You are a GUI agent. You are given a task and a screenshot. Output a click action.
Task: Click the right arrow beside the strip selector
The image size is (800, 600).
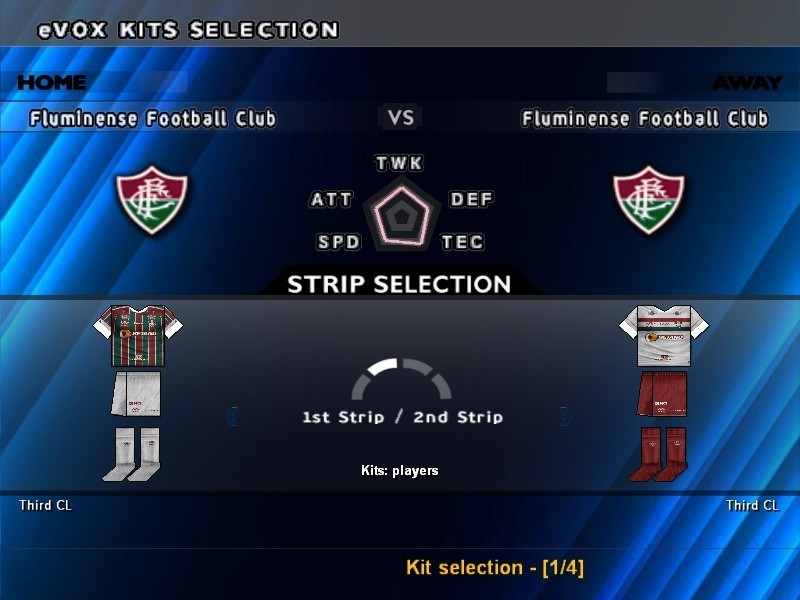[566, 415]
